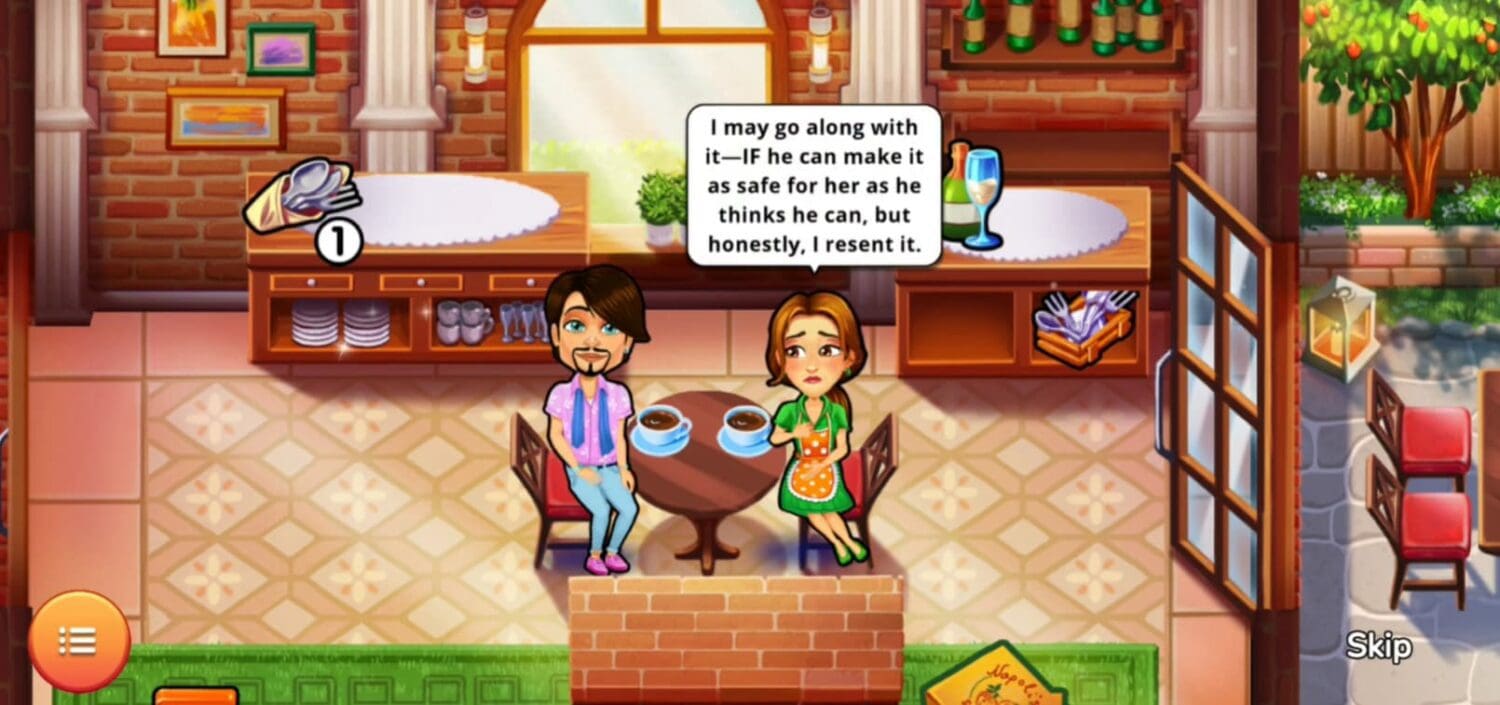Open the orange list menu button
The image size is (1500, 705).
pyautogui.click(x=78, y=641)
